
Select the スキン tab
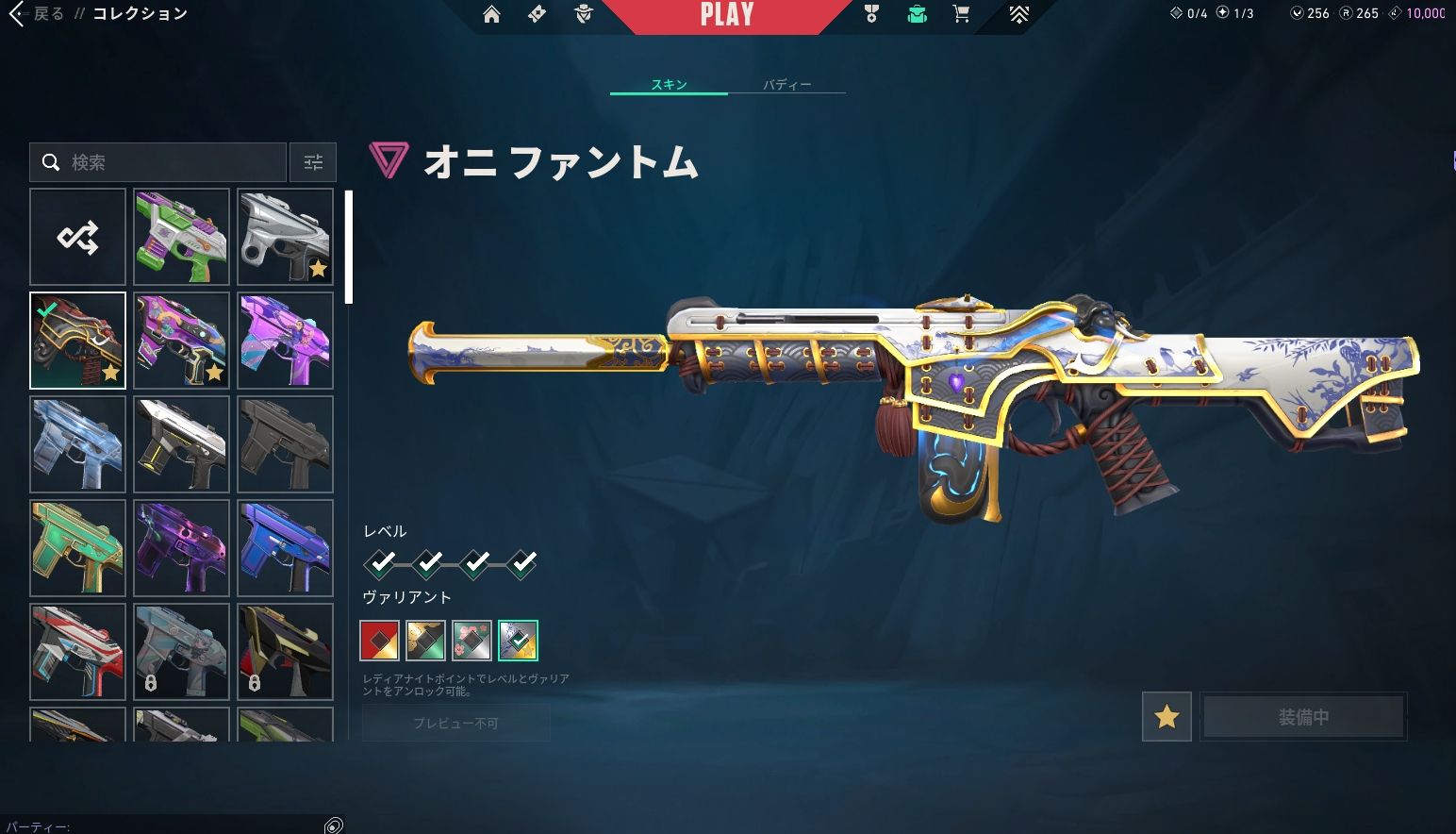(669, 85)
